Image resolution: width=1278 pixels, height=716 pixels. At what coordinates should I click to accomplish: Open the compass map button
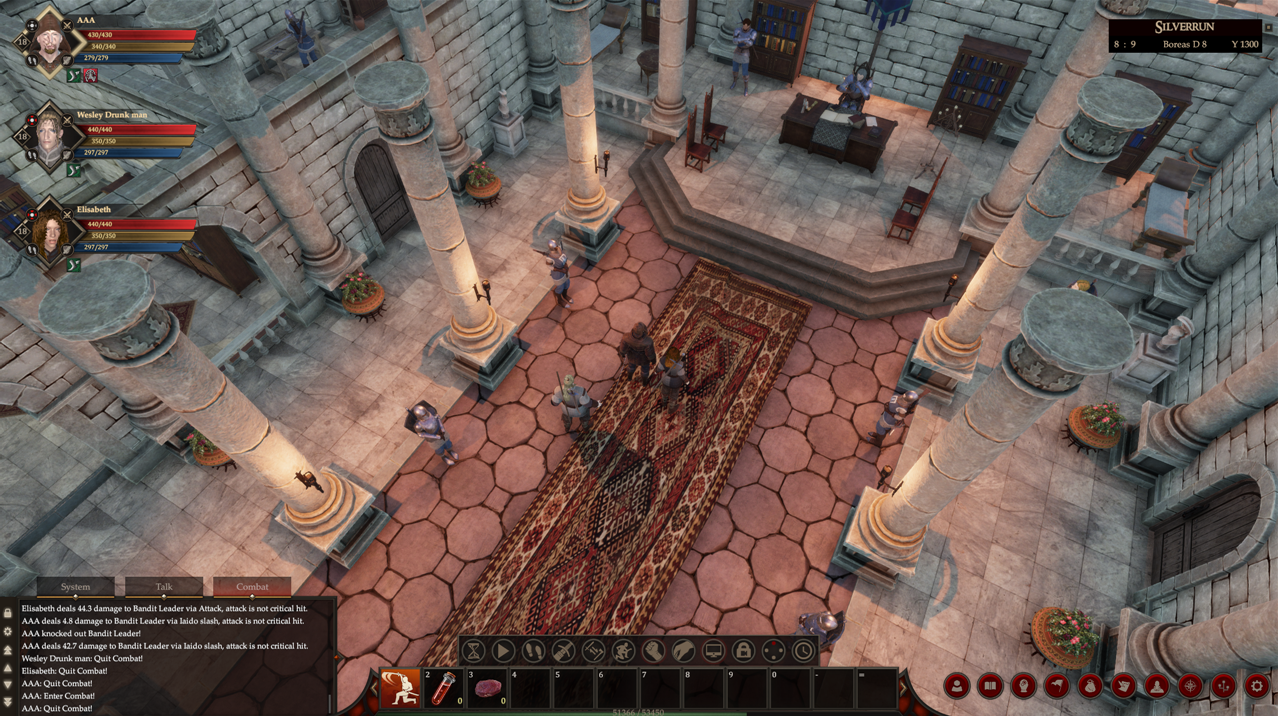pos(1190,686)
